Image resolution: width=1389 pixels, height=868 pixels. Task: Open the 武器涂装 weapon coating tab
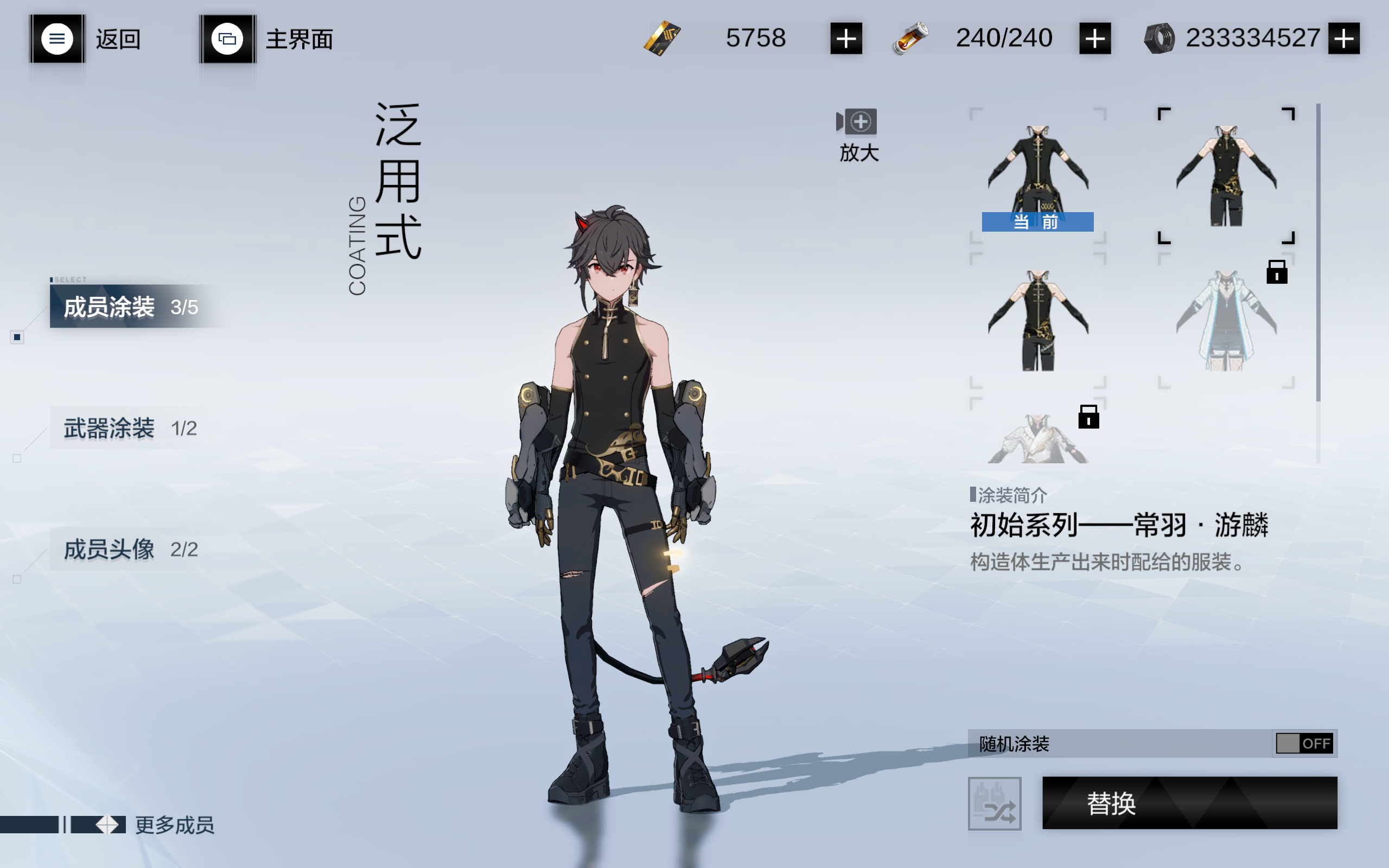131,428
